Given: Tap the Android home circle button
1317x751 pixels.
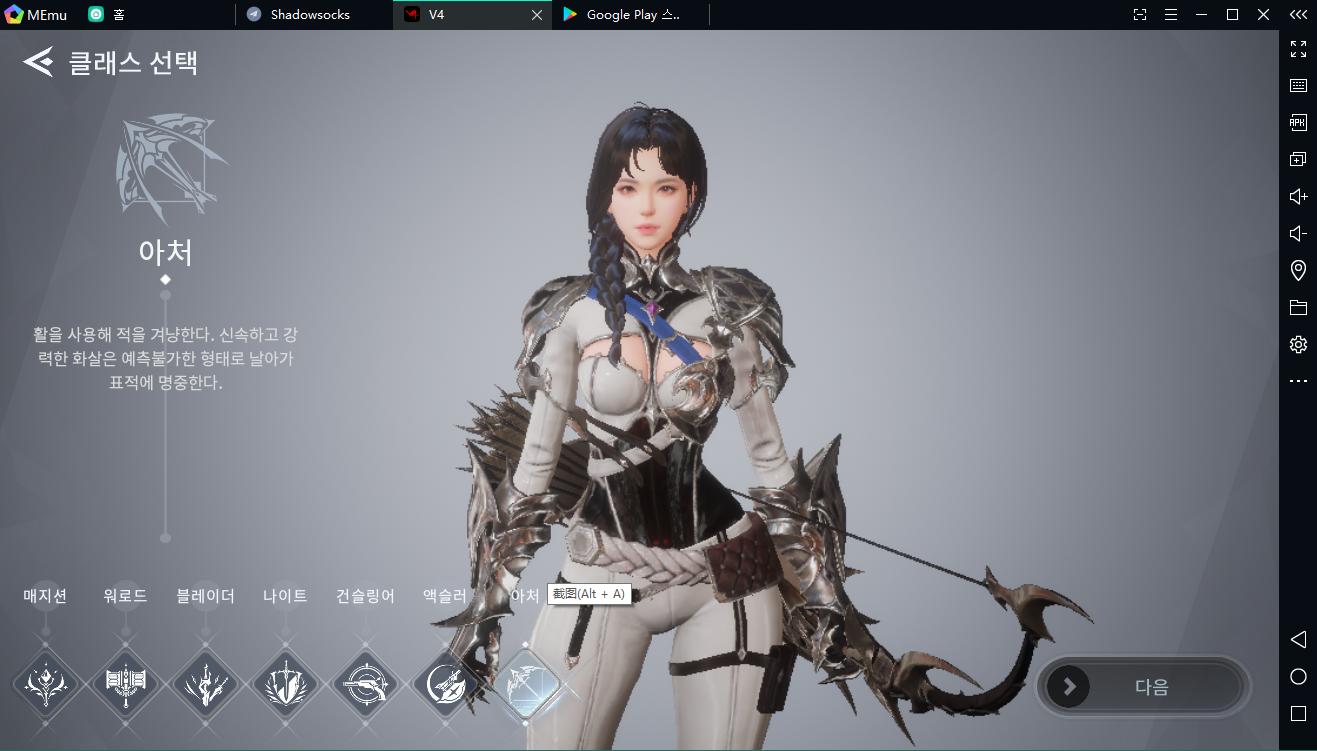Looking at the screenshot, I should point(1298,677).
